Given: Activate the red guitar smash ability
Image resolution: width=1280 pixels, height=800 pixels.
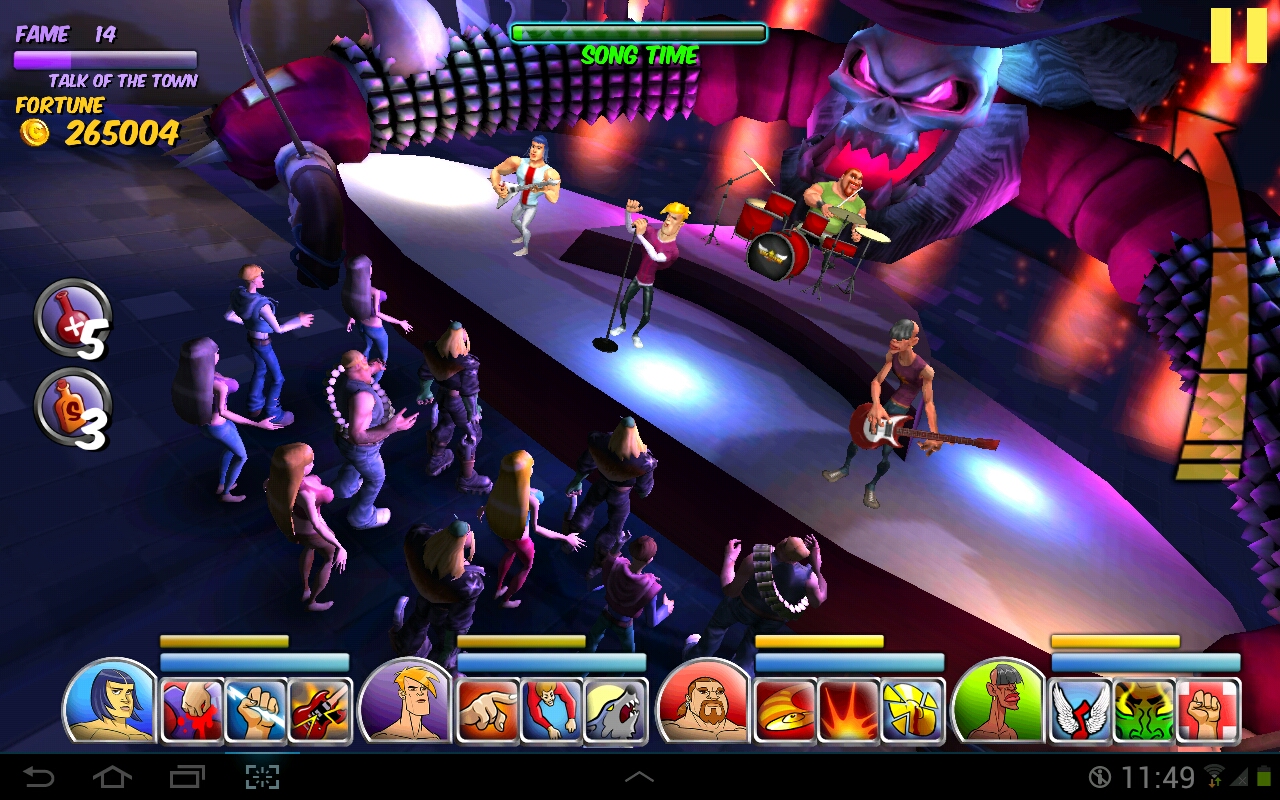Looking at the screenshot, I should pos(320,711).
